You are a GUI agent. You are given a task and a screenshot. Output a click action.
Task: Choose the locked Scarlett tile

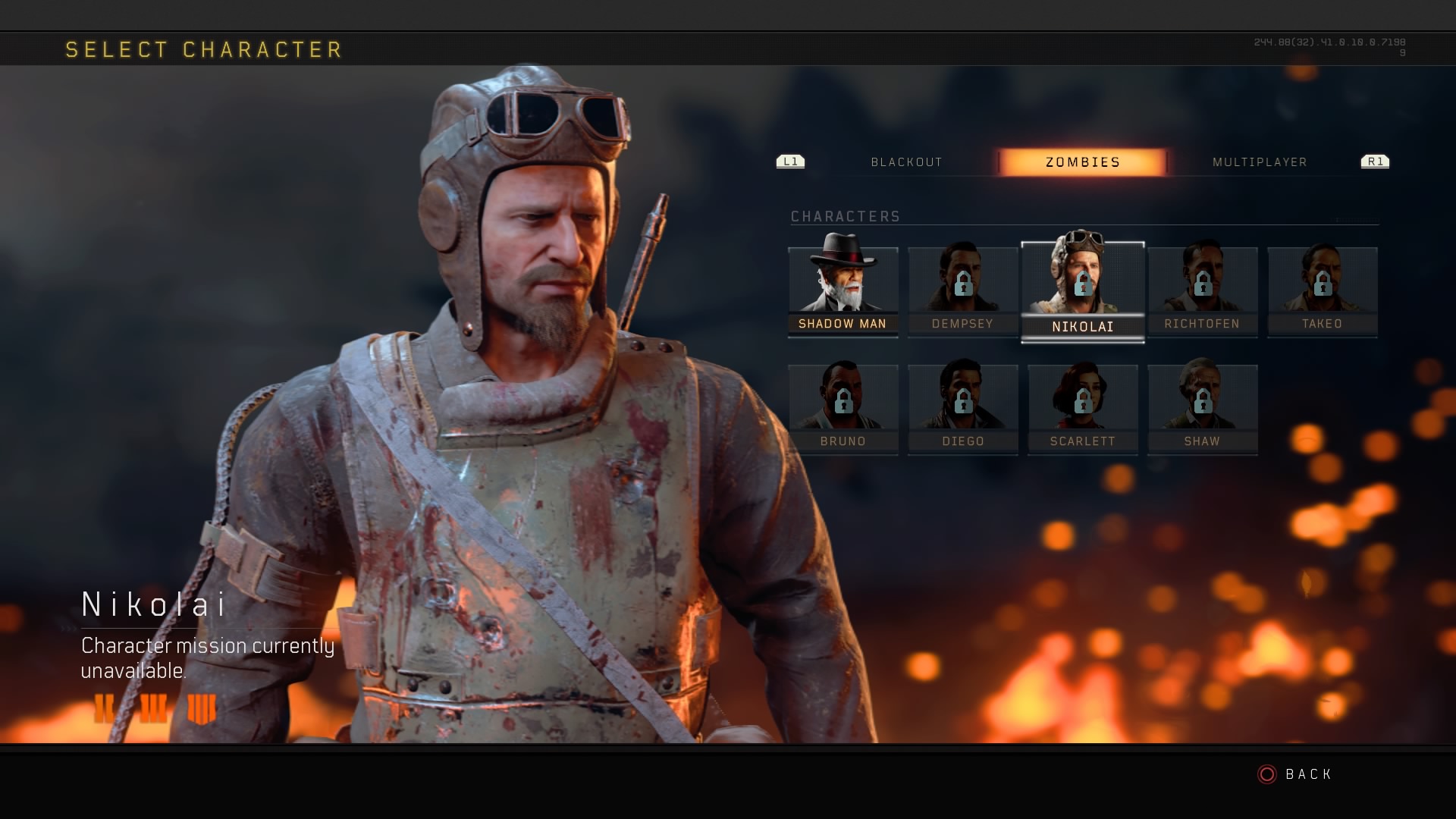pyautogui.click(x=1082, y=409)
